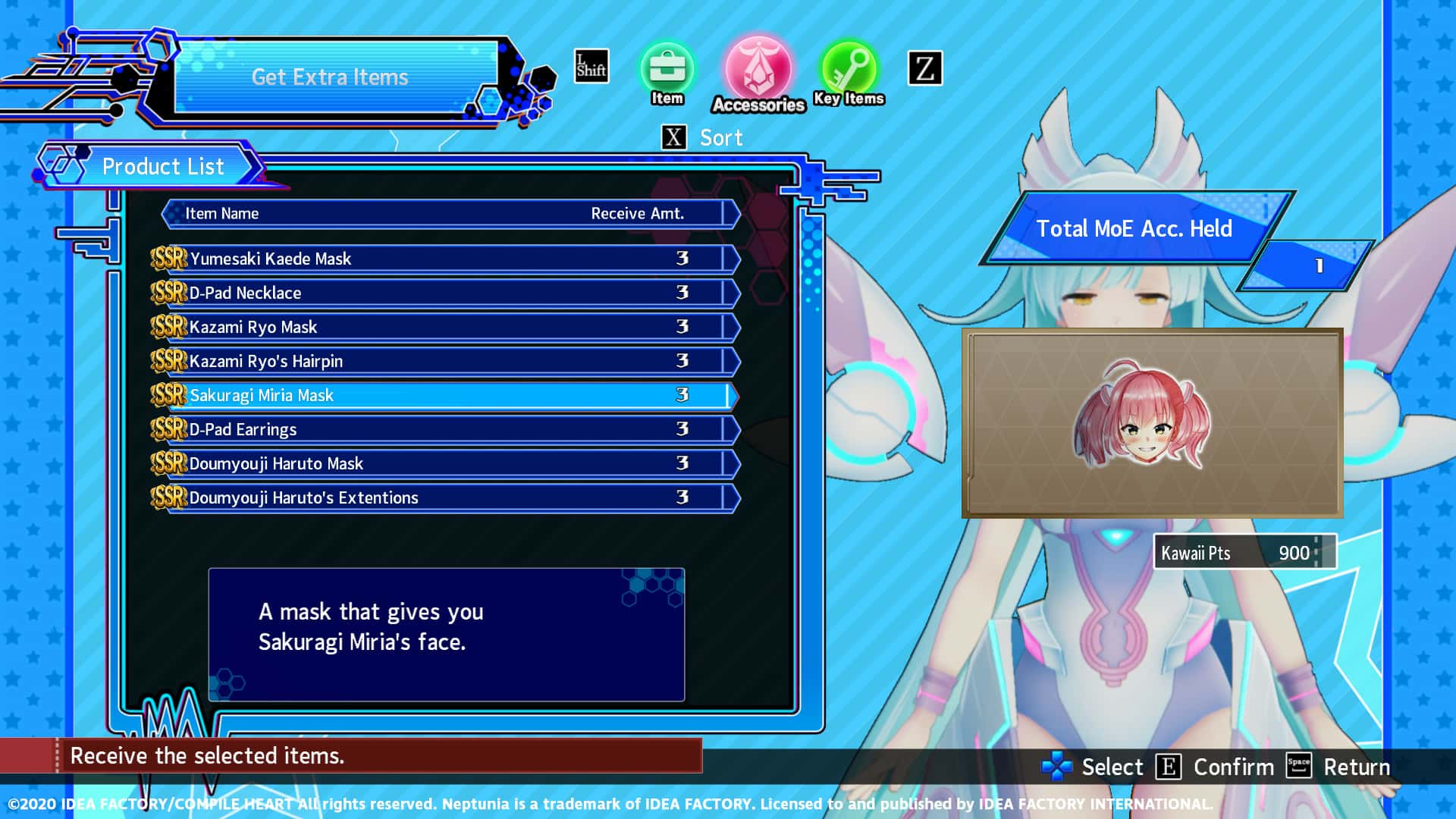The height and width of the screenshot is (819, 1456).
Task: Click the Space Return key icon
Action: [1299, 767]
